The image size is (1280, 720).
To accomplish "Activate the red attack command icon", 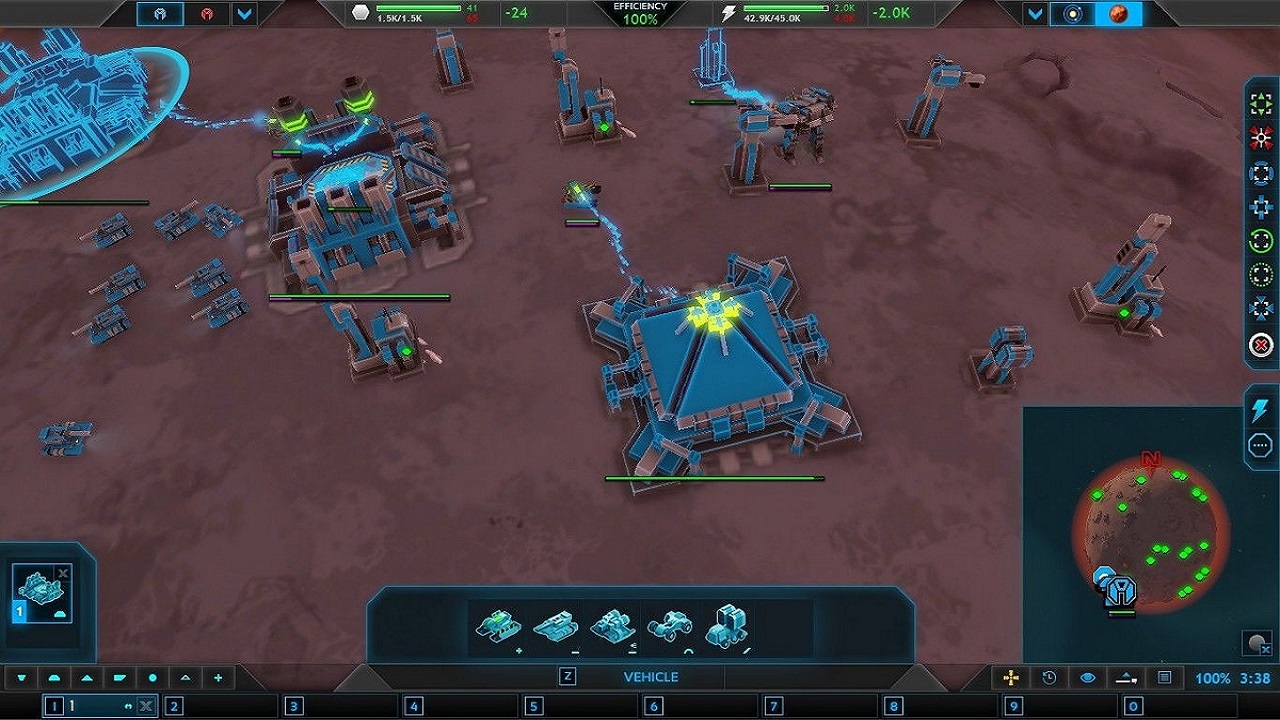I will click(x=1261, y=139).
